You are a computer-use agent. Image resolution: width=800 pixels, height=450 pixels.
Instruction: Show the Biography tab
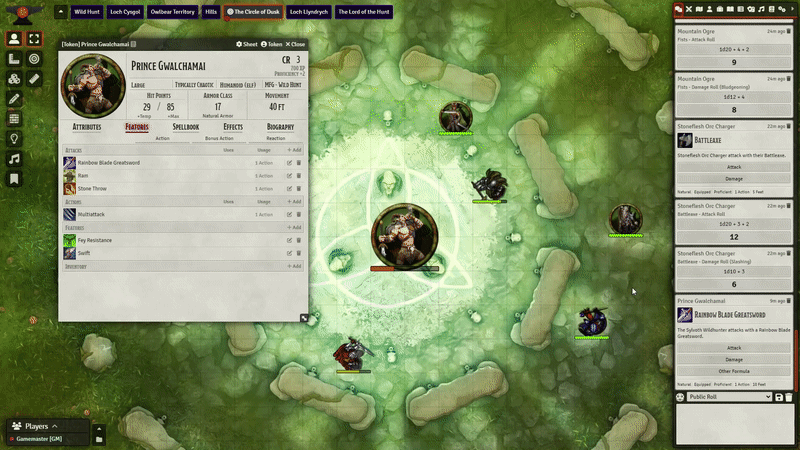pyautogui.click(x=280, y=127)
